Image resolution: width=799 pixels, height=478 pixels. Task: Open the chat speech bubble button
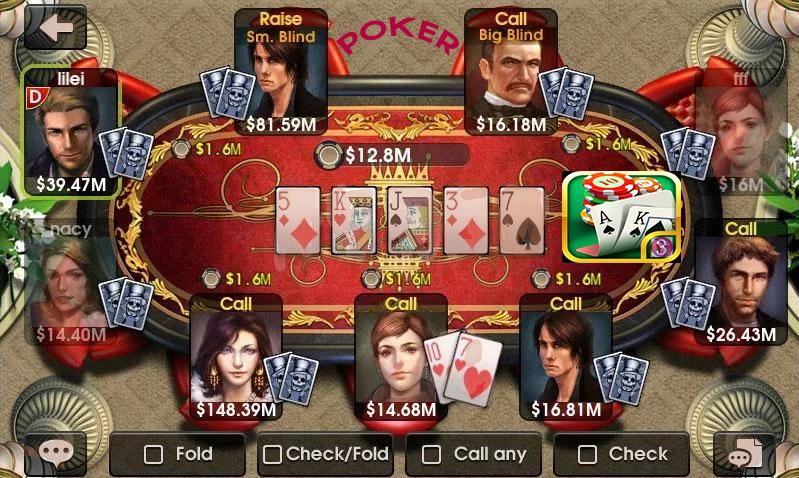coord(54,455)
